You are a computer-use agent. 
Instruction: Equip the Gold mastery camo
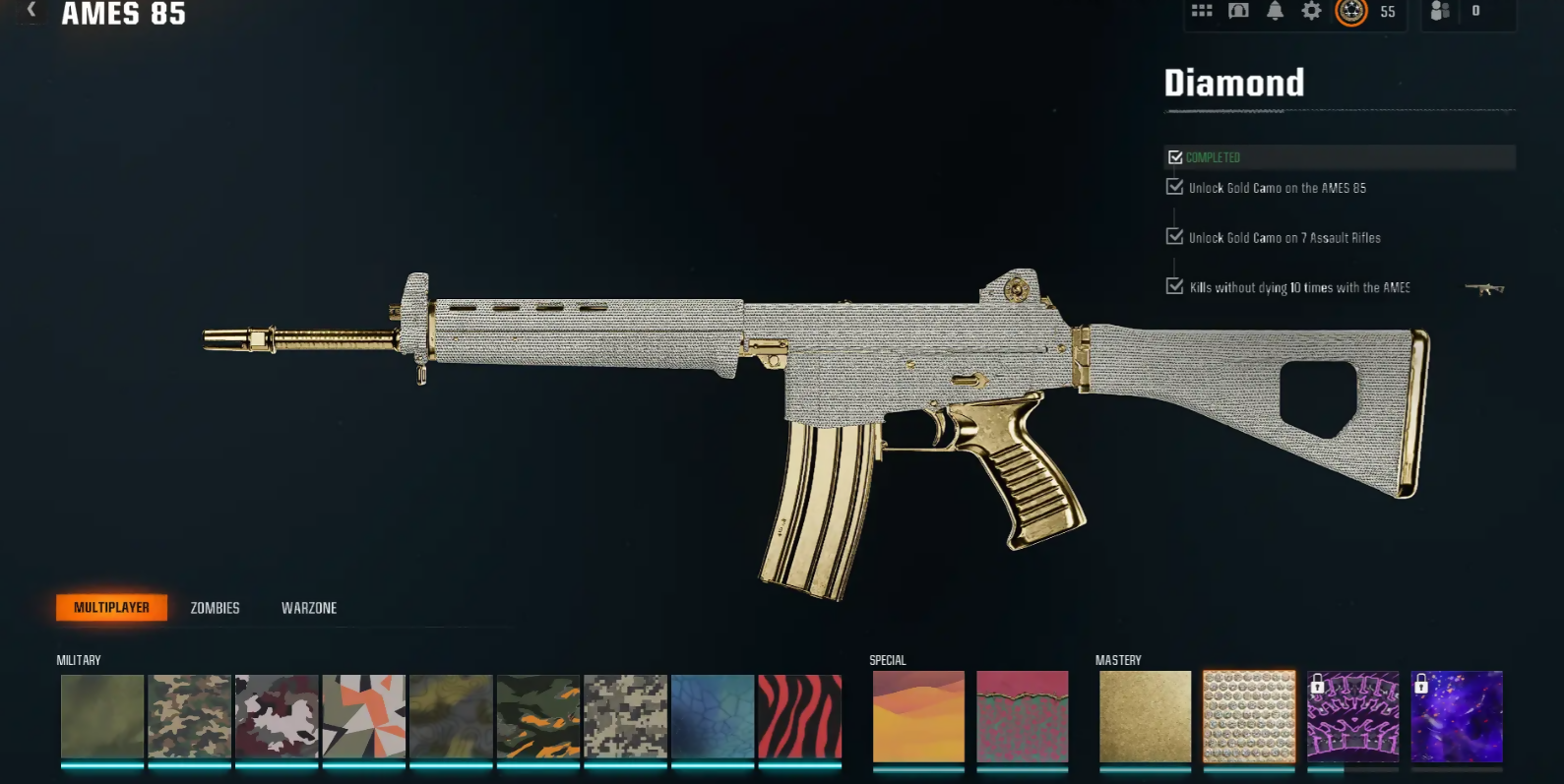click(x=1145, y=716)
